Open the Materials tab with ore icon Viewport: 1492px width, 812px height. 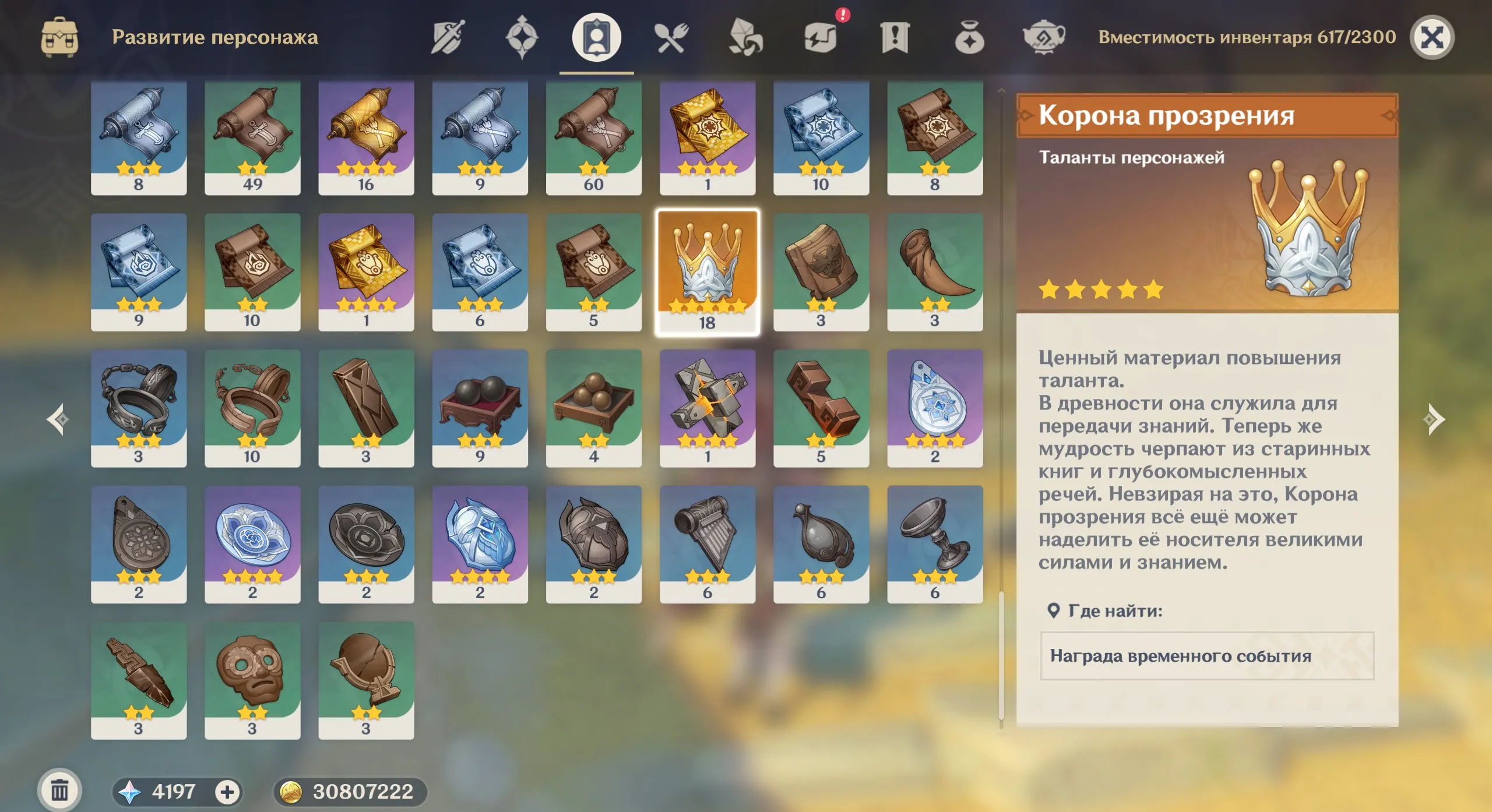click(745, 38)
